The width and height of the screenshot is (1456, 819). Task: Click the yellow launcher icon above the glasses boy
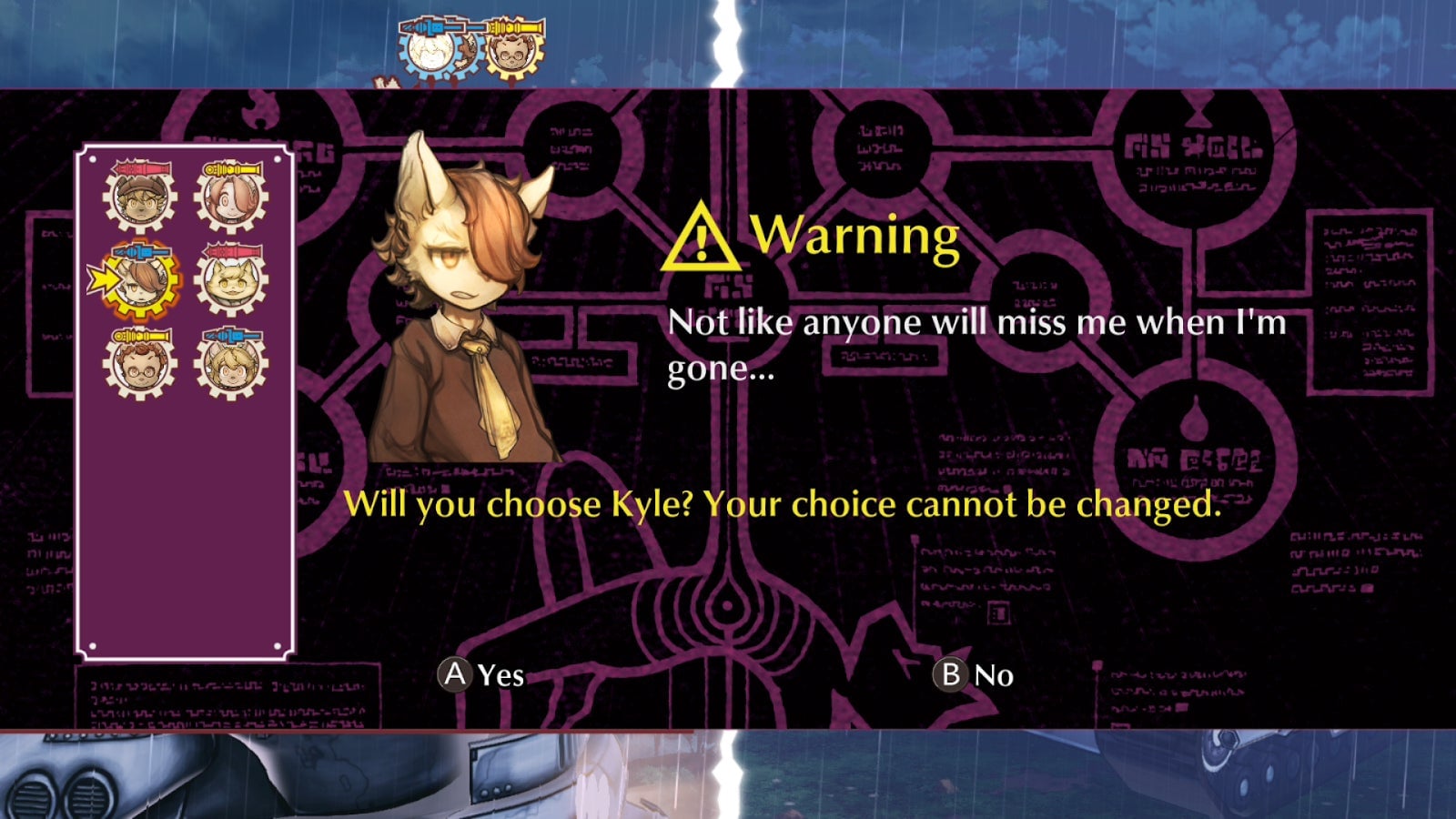pyautogui.click(x=144, y=335)
